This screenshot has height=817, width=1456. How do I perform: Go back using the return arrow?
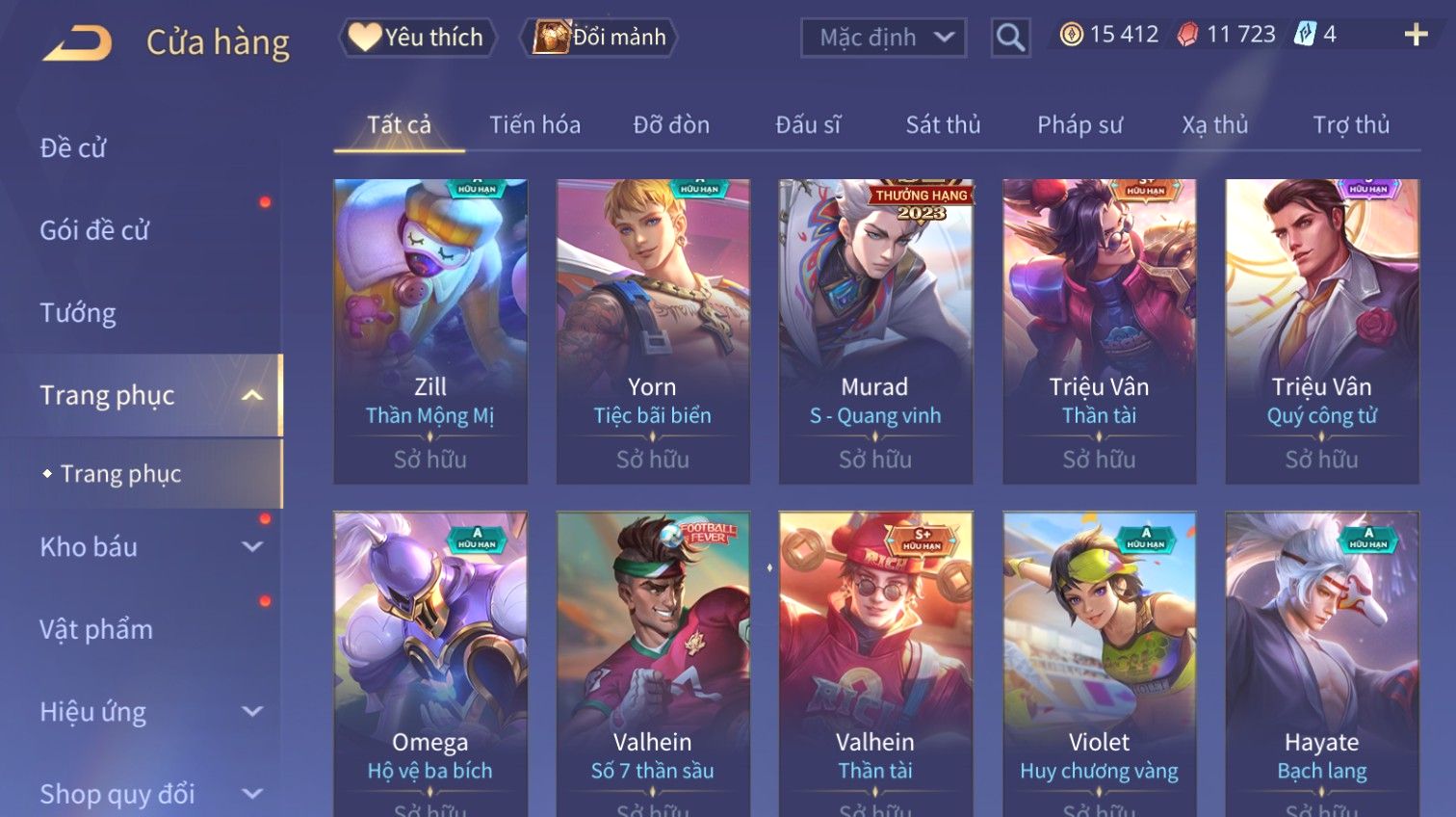78,42
